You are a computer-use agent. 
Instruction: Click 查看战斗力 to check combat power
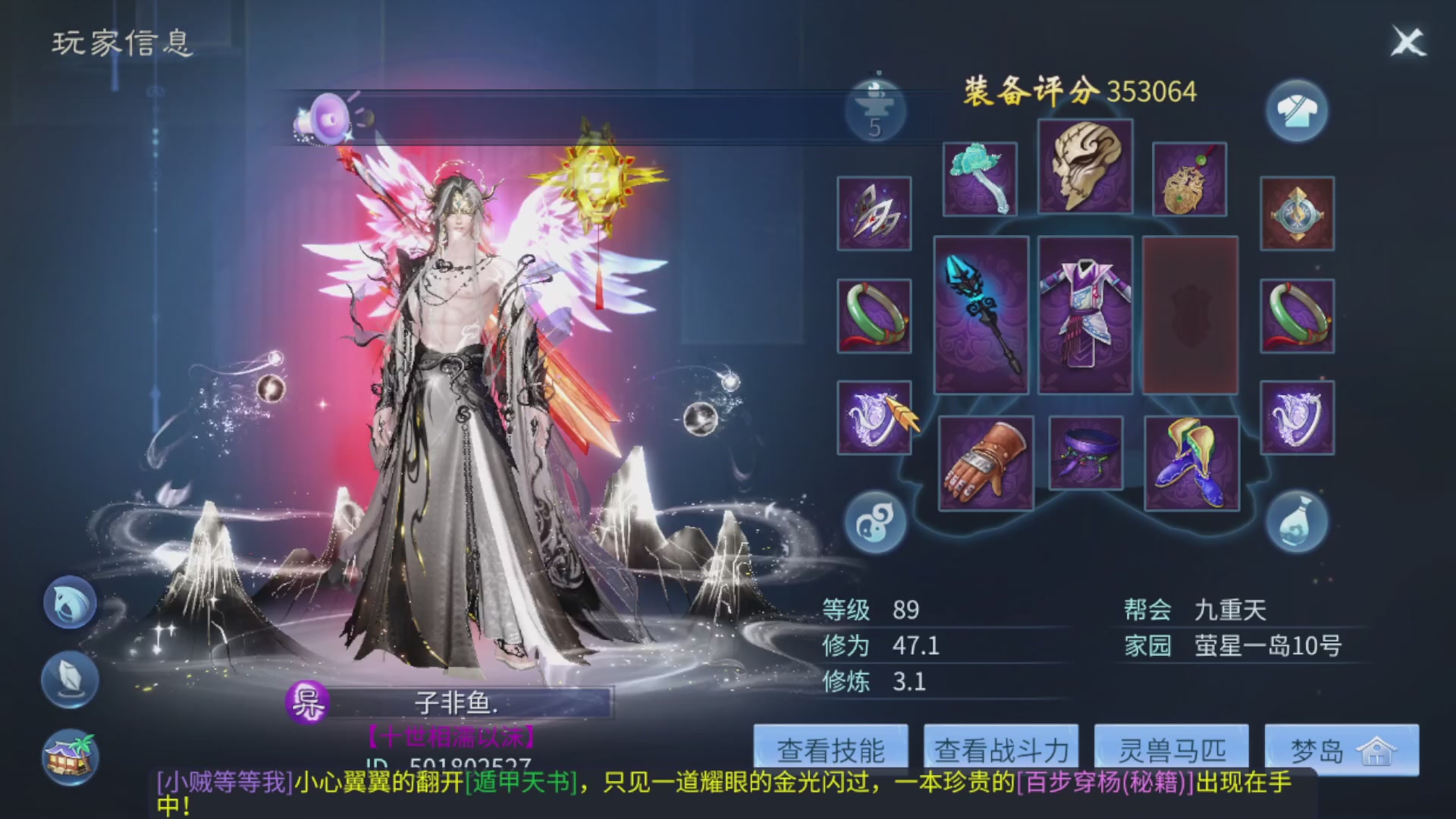point(1001,749)
